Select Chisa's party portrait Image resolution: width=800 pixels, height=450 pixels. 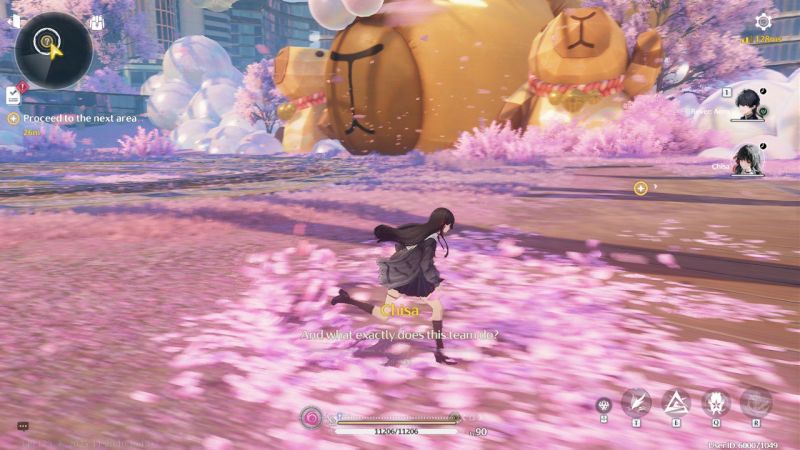[x=747, y=160]
